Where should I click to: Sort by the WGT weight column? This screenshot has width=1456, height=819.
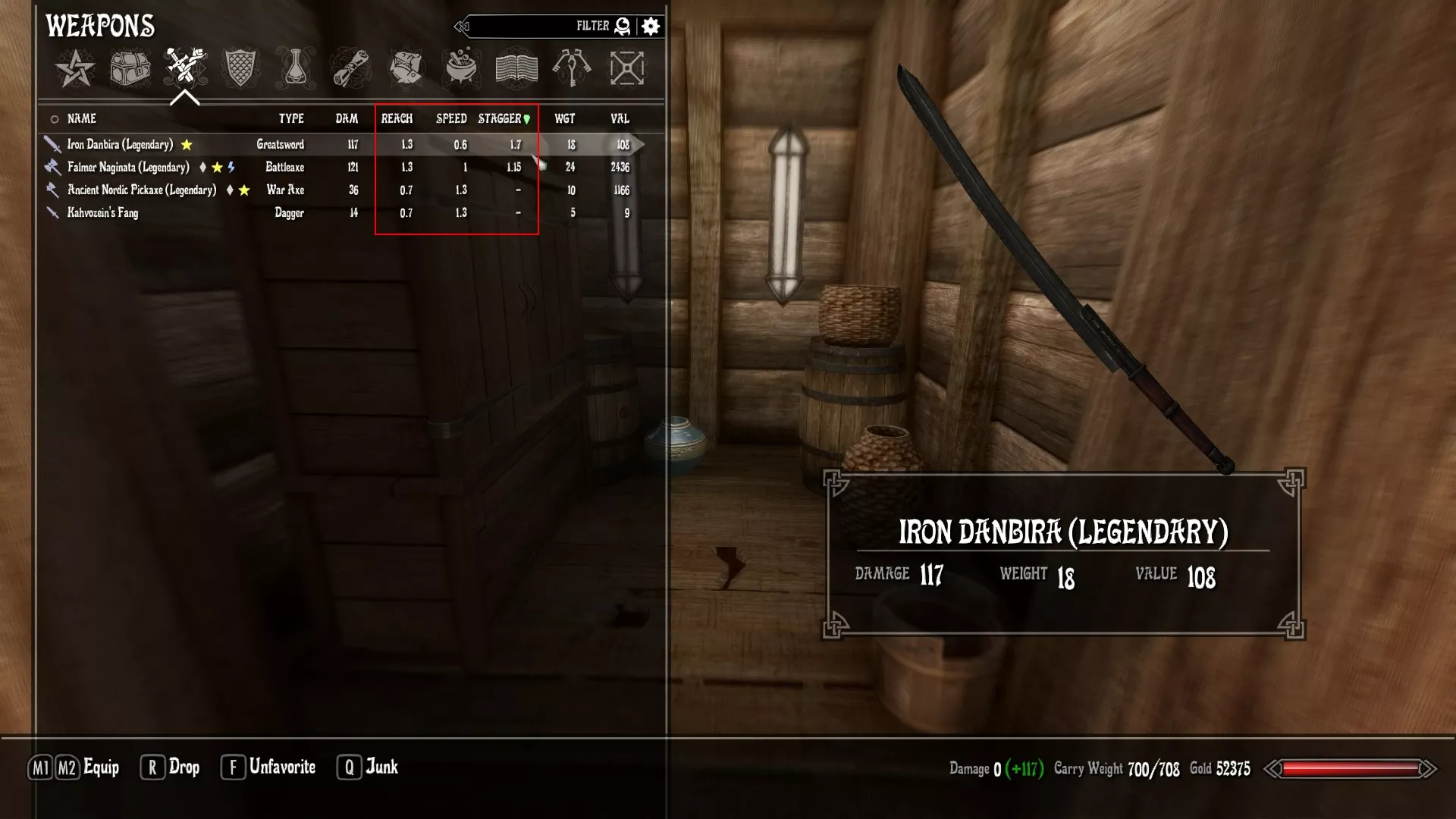565,118
